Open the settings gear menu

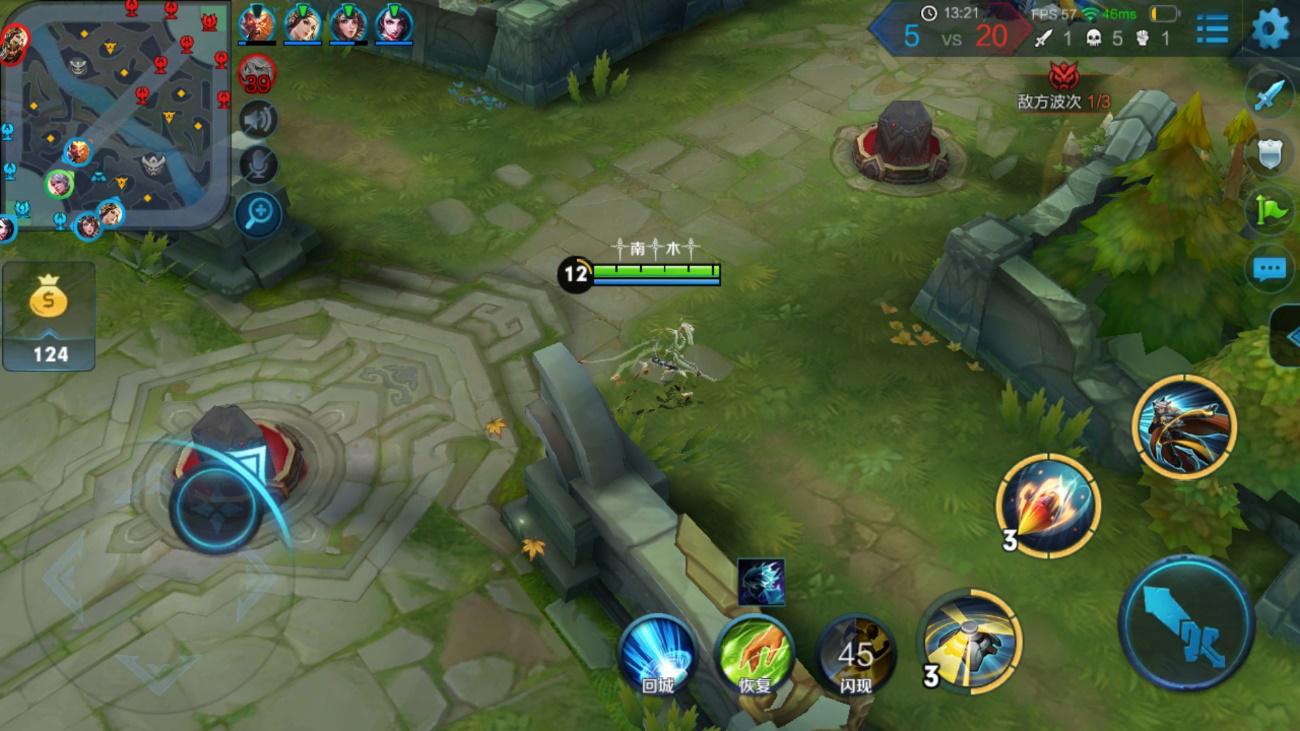tap(1270, 28)
